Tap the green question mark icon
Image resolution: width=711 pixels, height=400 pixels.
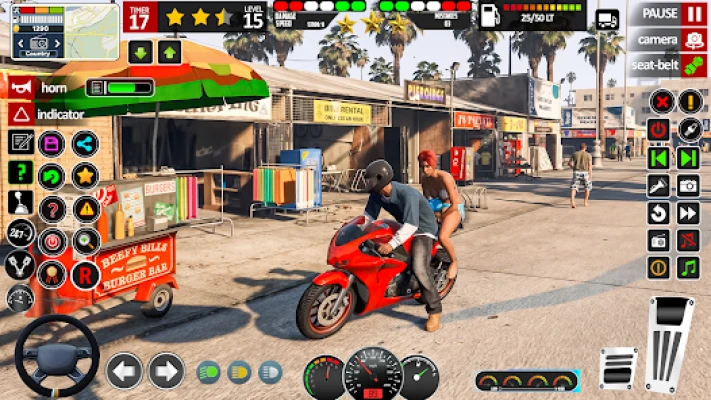[19, 172]
